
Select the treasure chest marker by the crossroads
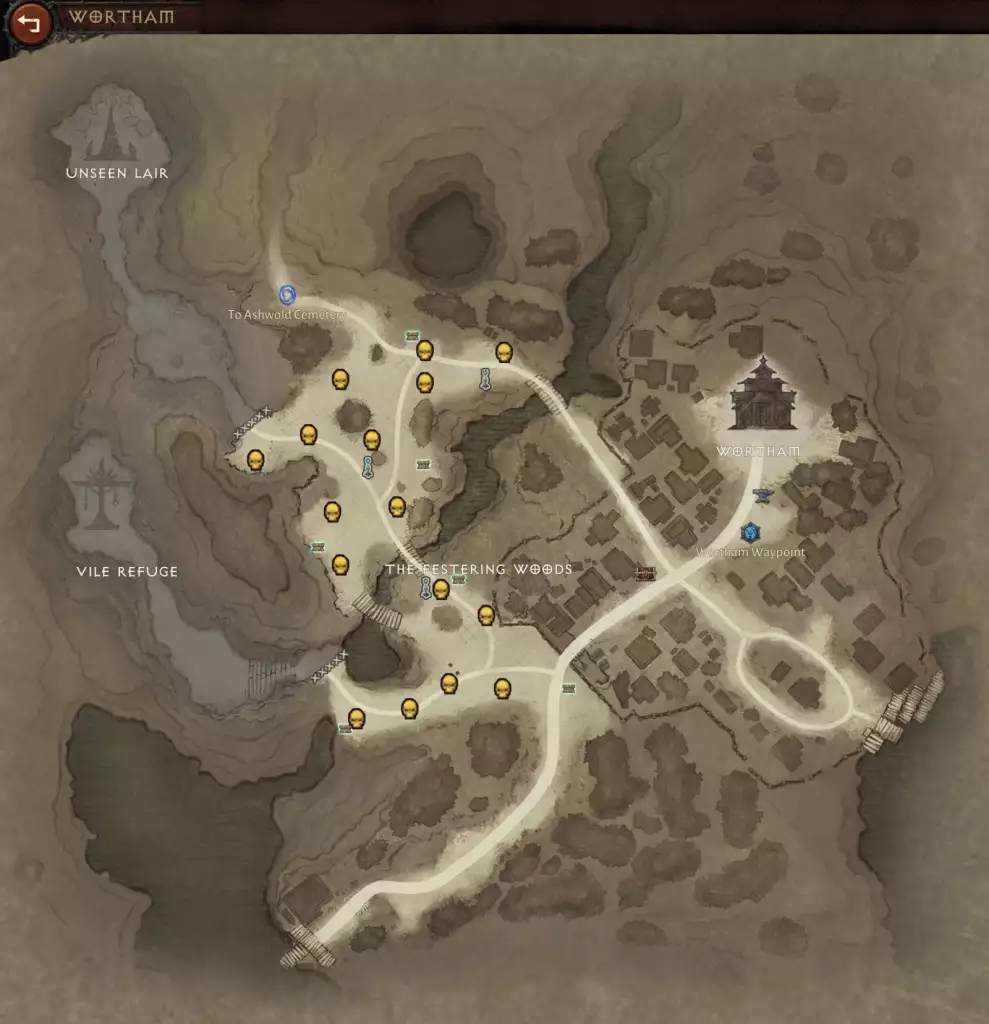[645, 574]
